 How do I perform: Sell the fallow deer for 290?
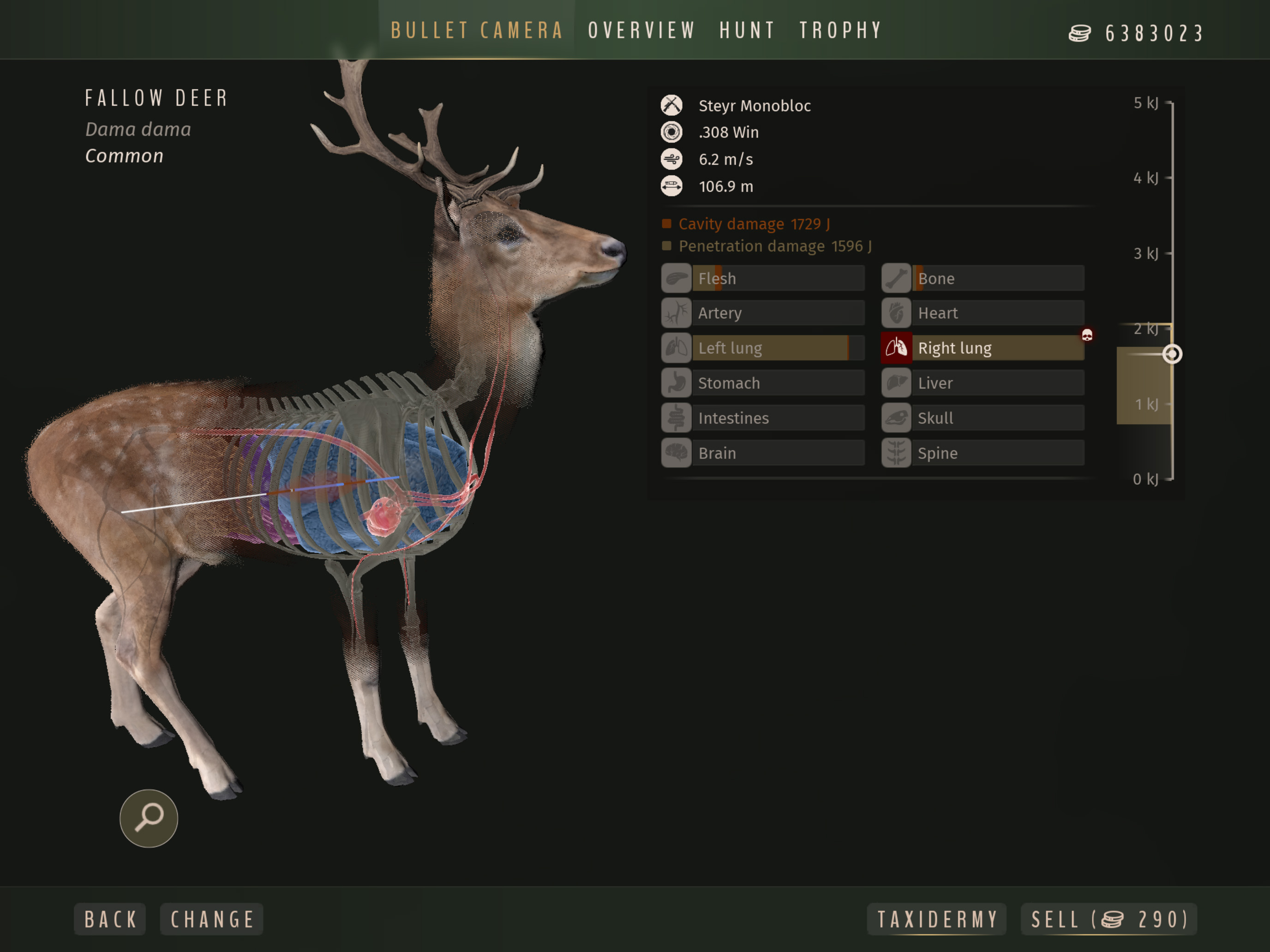coord(1108,919)
